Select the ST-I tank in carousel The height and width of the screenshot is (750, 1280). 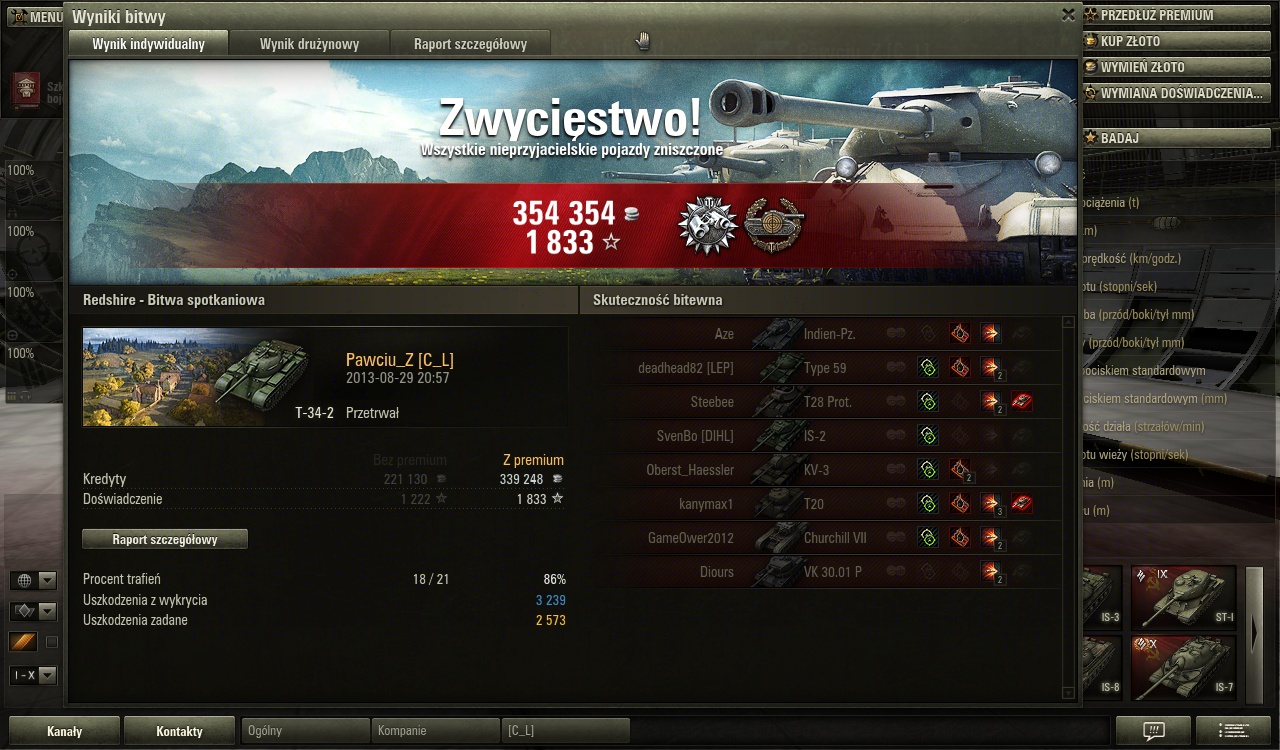point(1183,595)
